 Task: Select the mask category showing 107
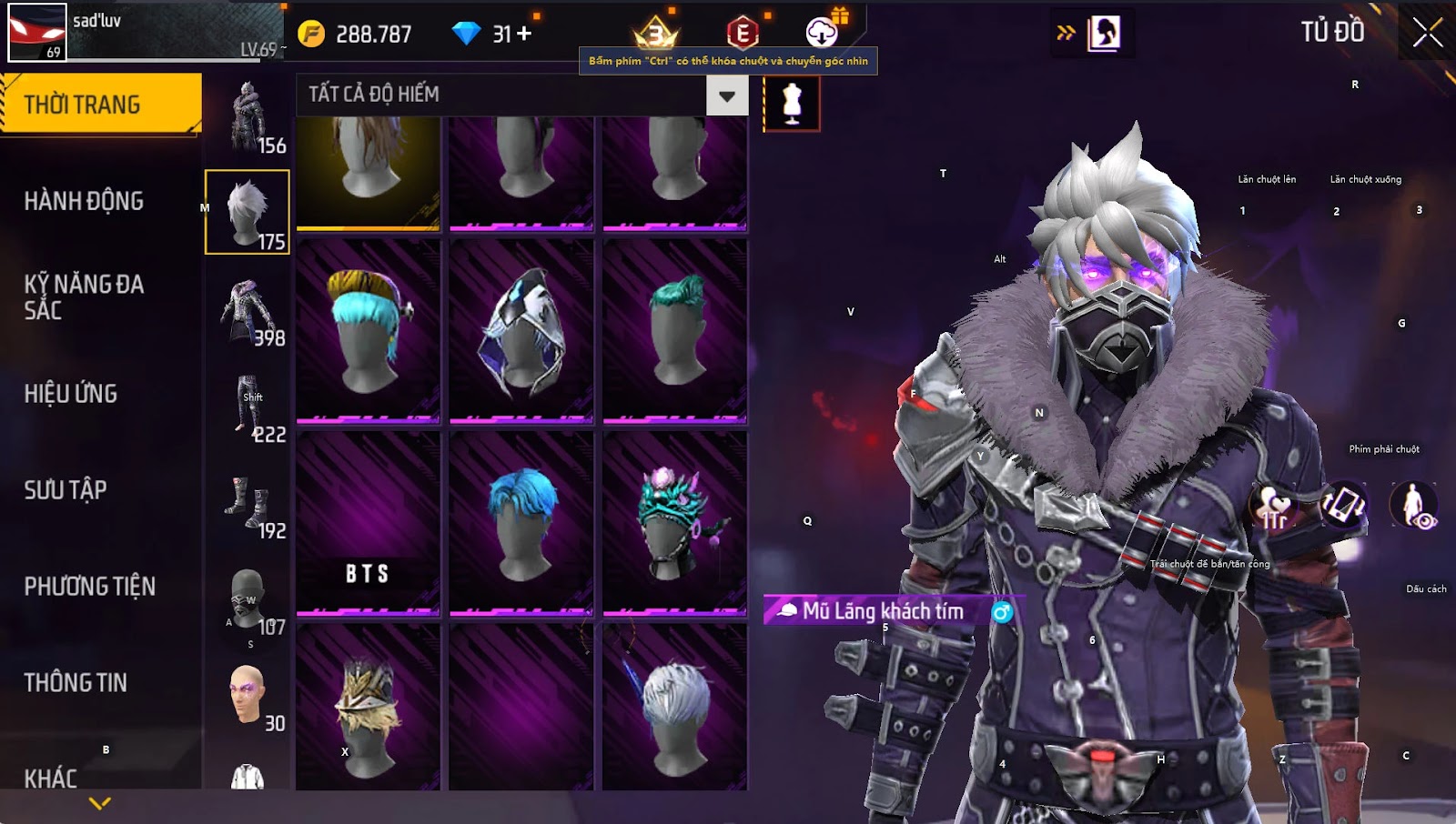pyautogui.click(x=248, y=599)
